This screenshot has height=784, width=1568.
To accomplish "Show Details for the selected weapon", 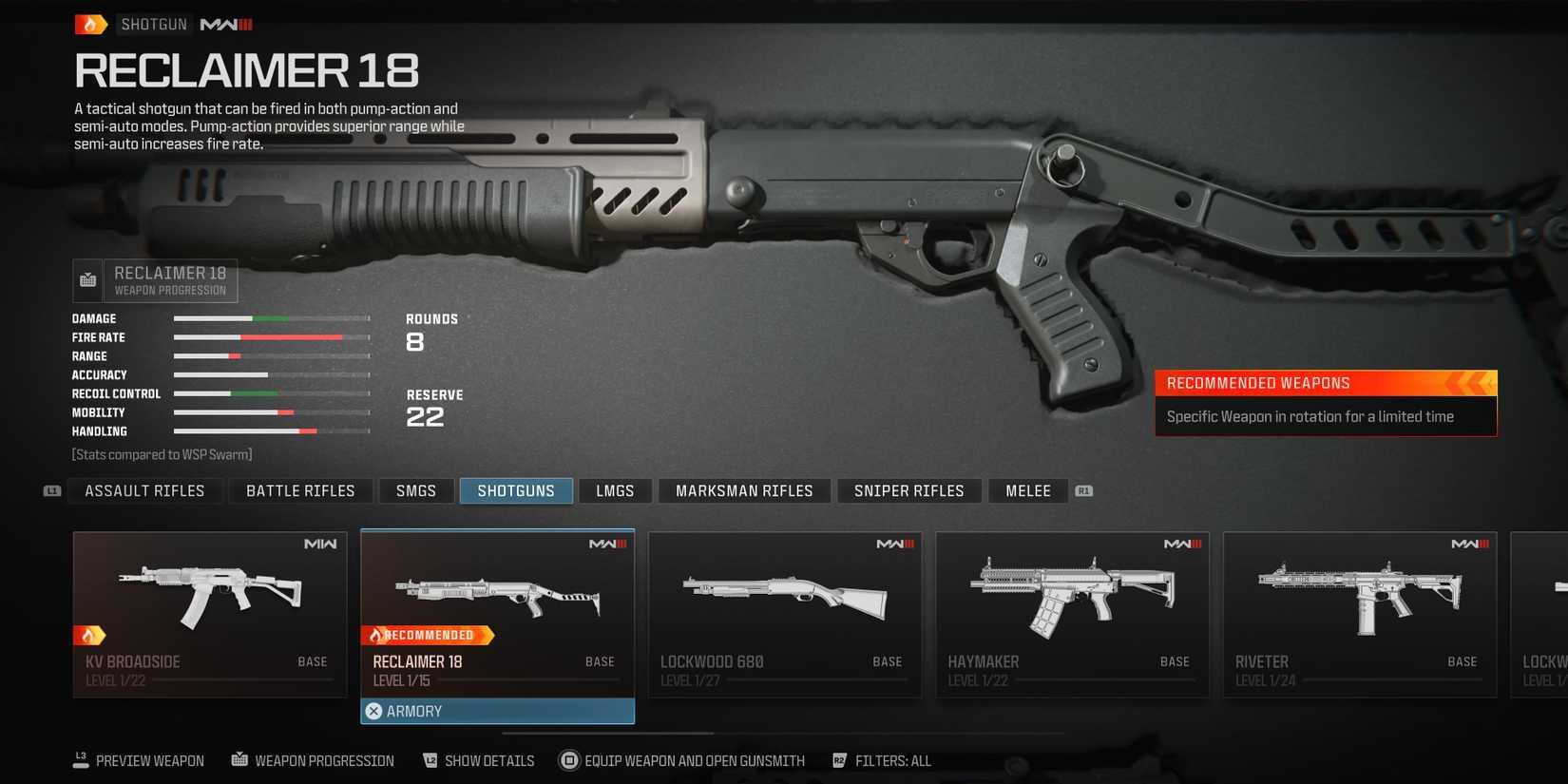I will point(479,761).
